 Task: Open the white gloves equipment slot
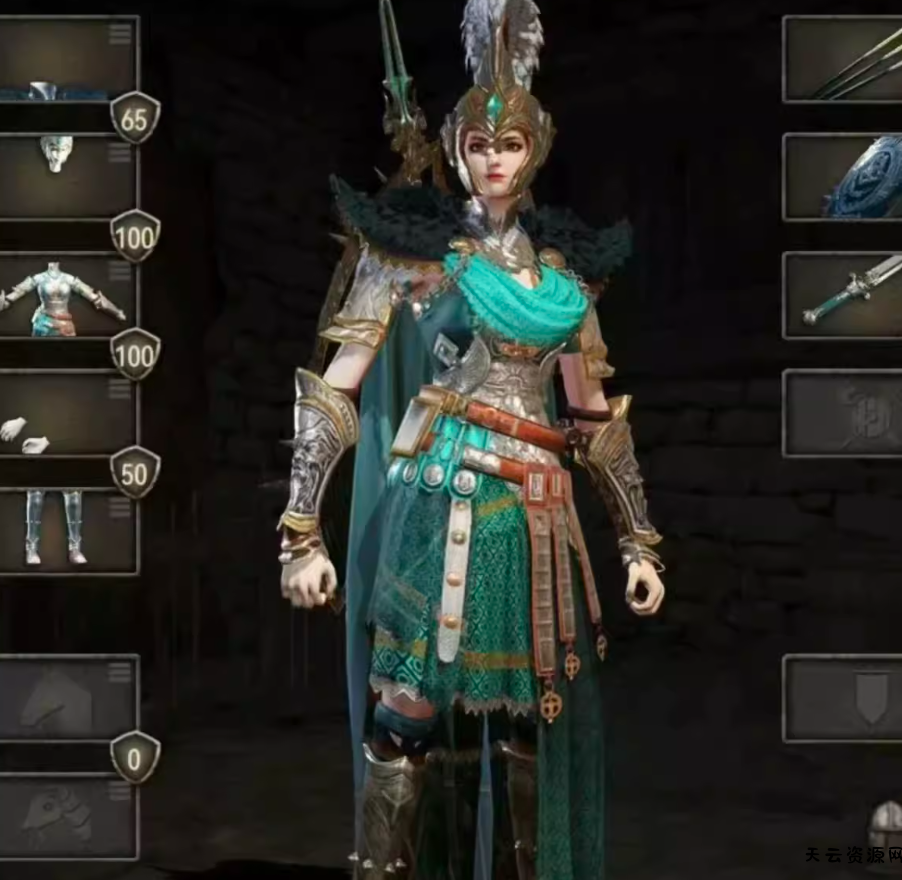point(65,415)
